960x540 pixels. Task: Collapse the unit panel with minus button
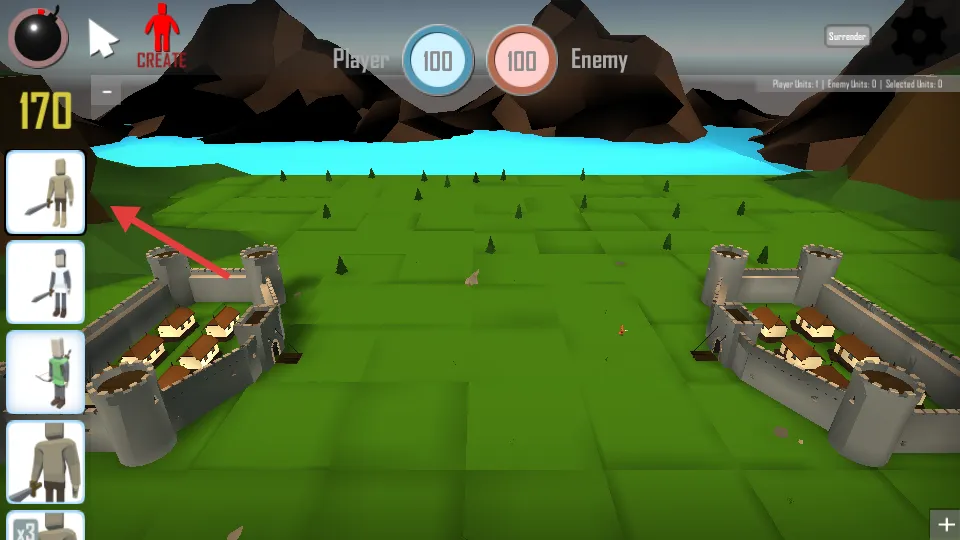tap(106, 92)
